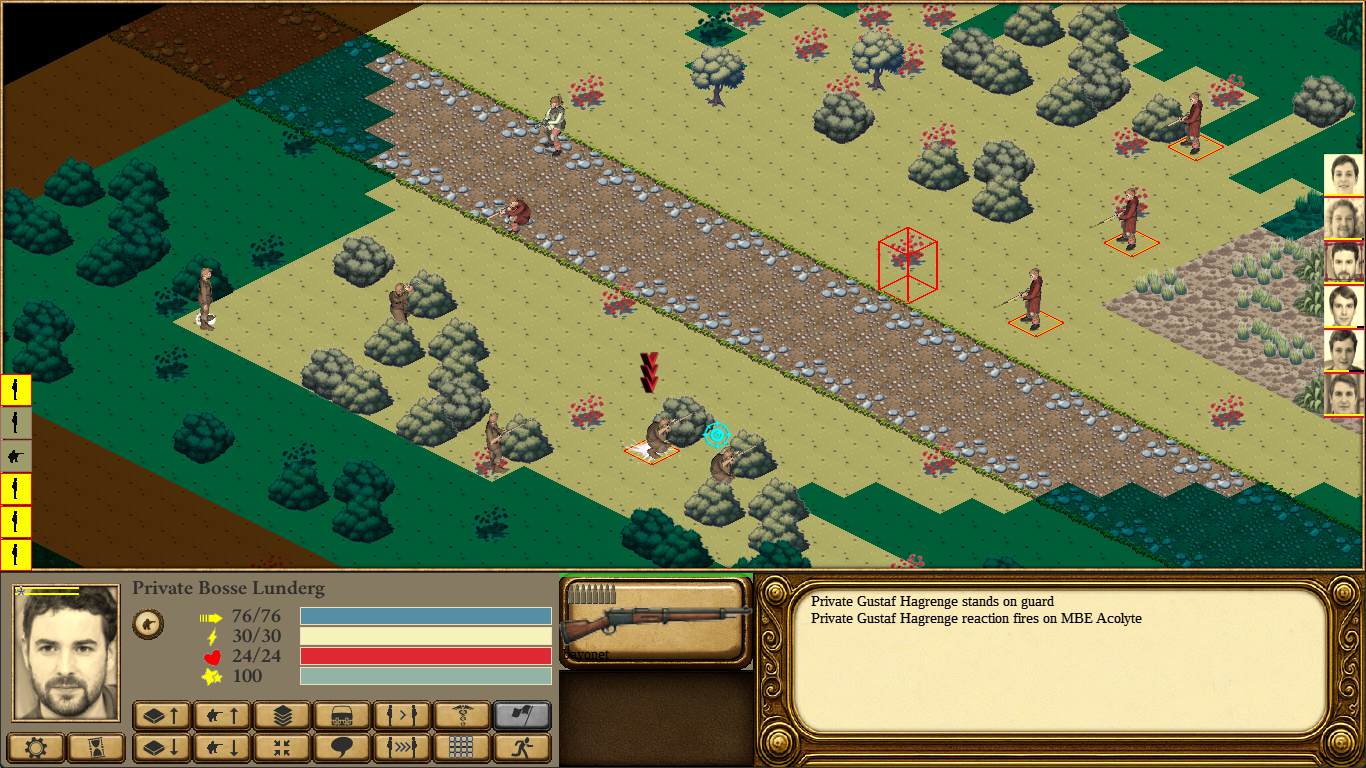Image resolution: width=1366 pixels, height=768 pixels.
Task: Click the greyed flag button
Action: click(522, 715)
